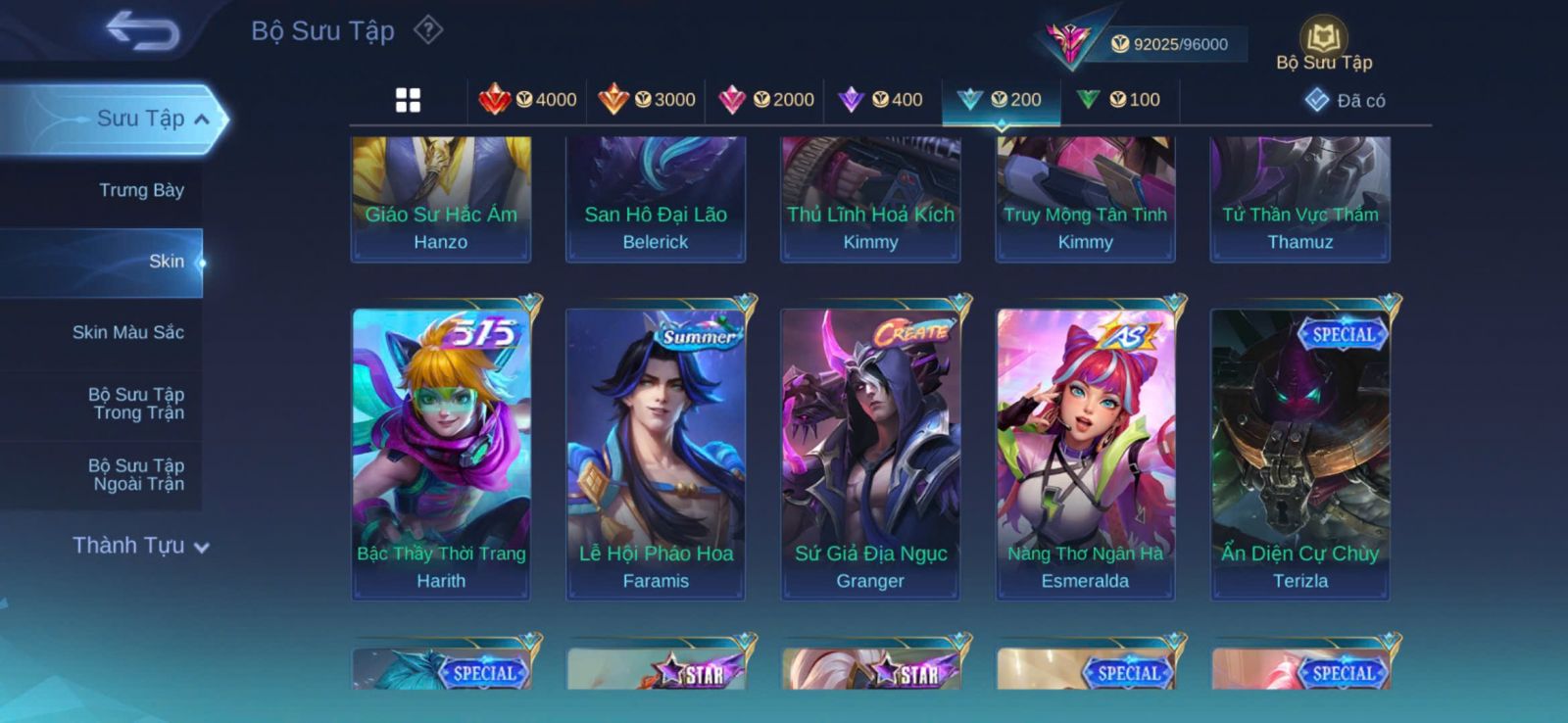Open the collection help question mark
Screen dimensions: 1568x723
pyautogui.click(x=428, y=30)
